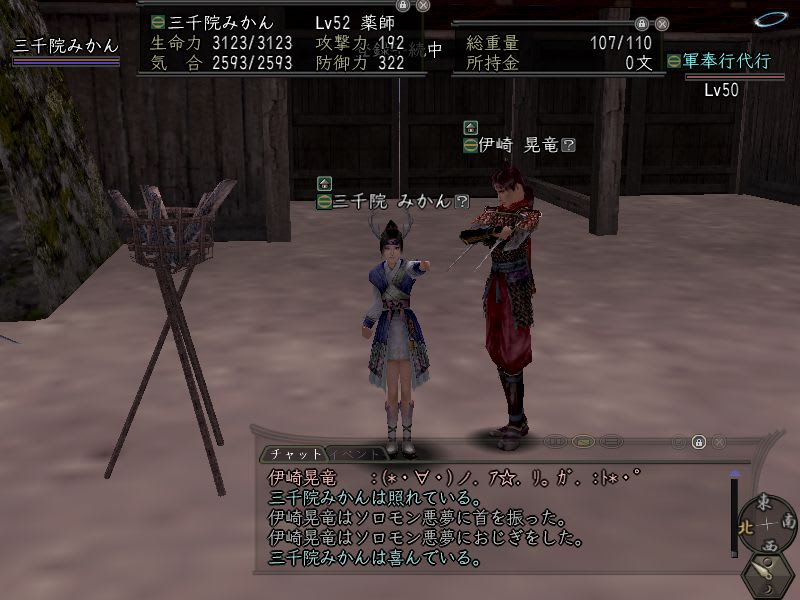The image size is (800, 600).
Task: Click the yellow chat mode button
Action: (x=585, y=441)
